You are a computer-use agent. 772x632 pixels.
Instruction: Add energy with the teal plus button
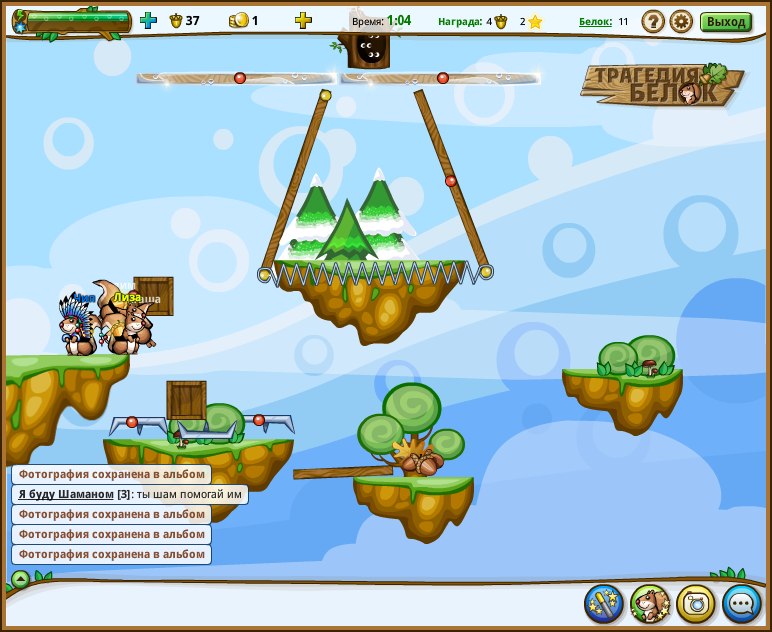(149, 20)
